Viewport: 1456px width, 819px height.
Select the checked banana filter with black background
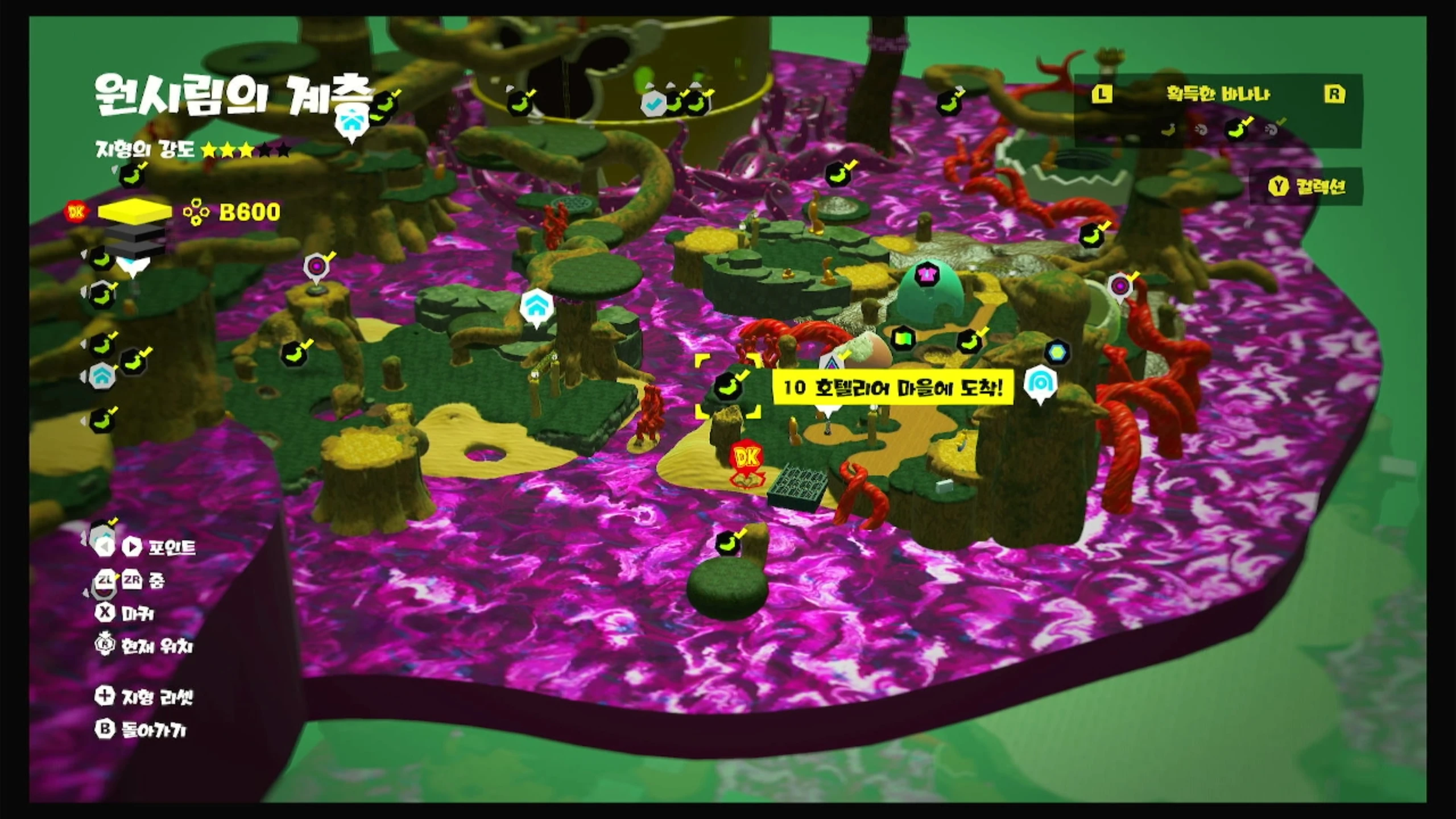coord(1237,130)
